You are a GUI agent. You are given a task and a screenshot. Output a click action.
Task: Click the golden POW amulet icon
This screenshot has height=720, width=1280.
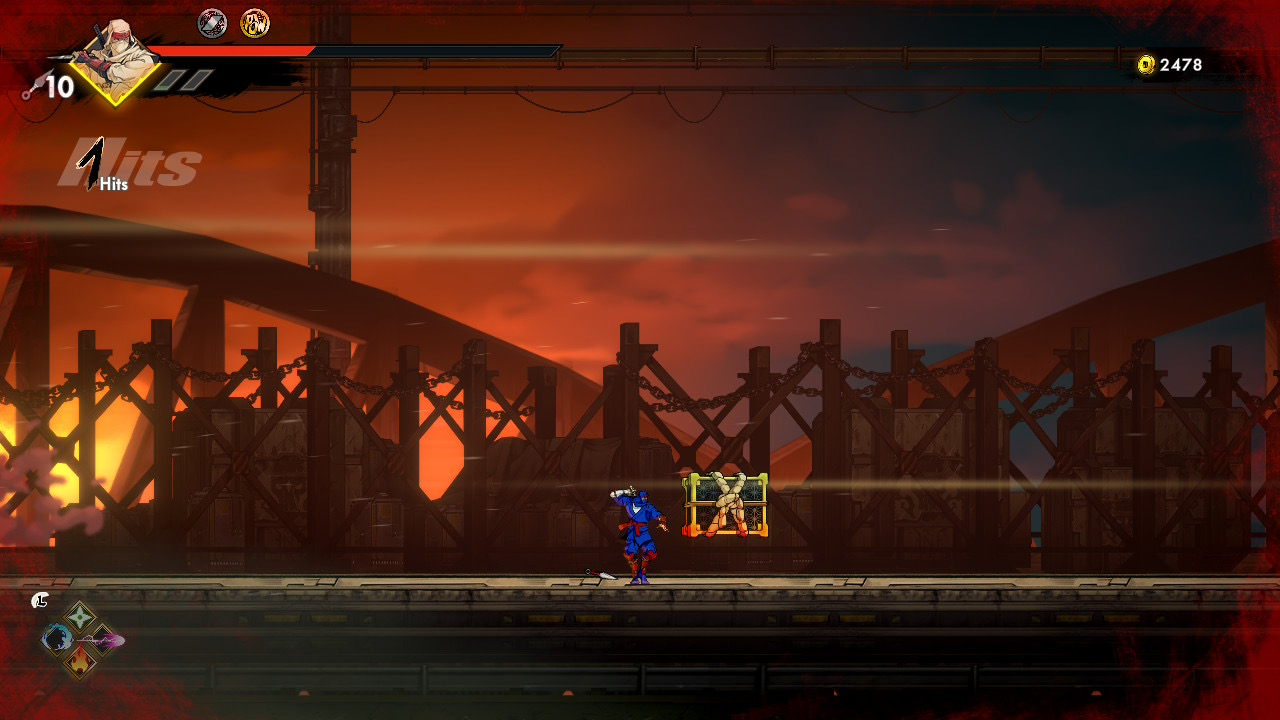[255, 23]
